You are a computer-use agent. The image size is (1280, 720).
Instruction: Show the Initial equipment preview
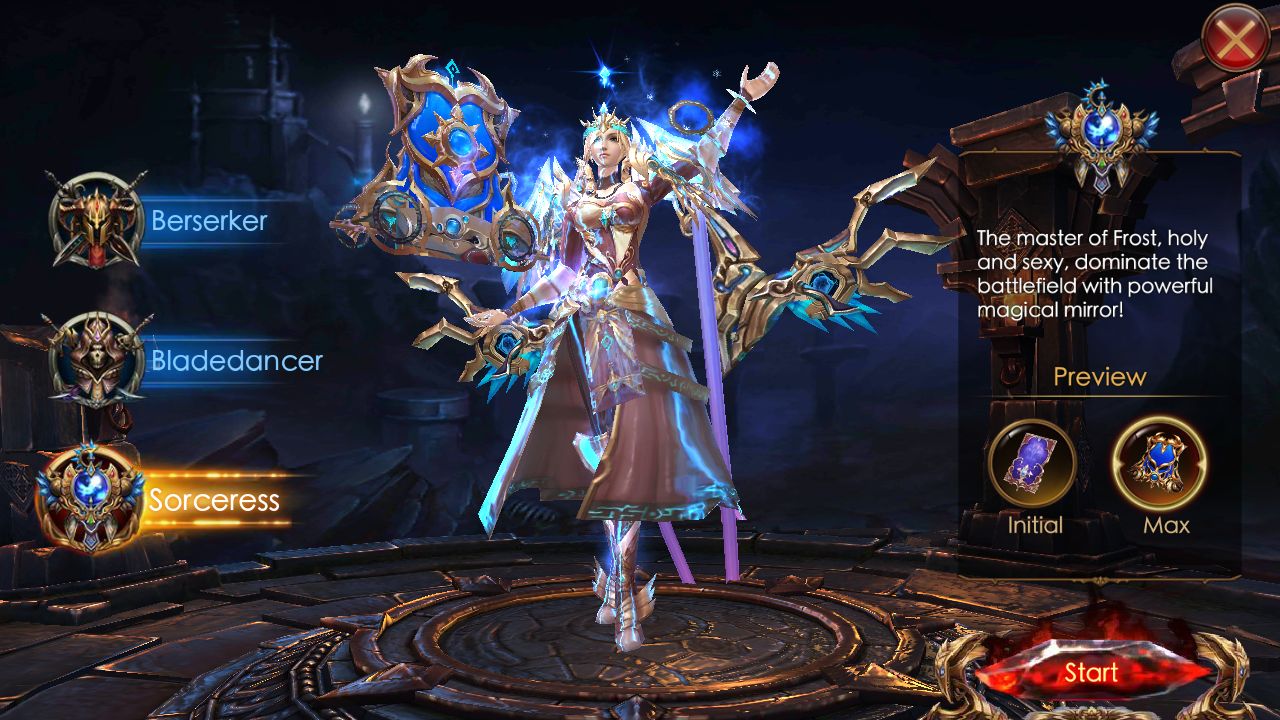coord(1033,463)
